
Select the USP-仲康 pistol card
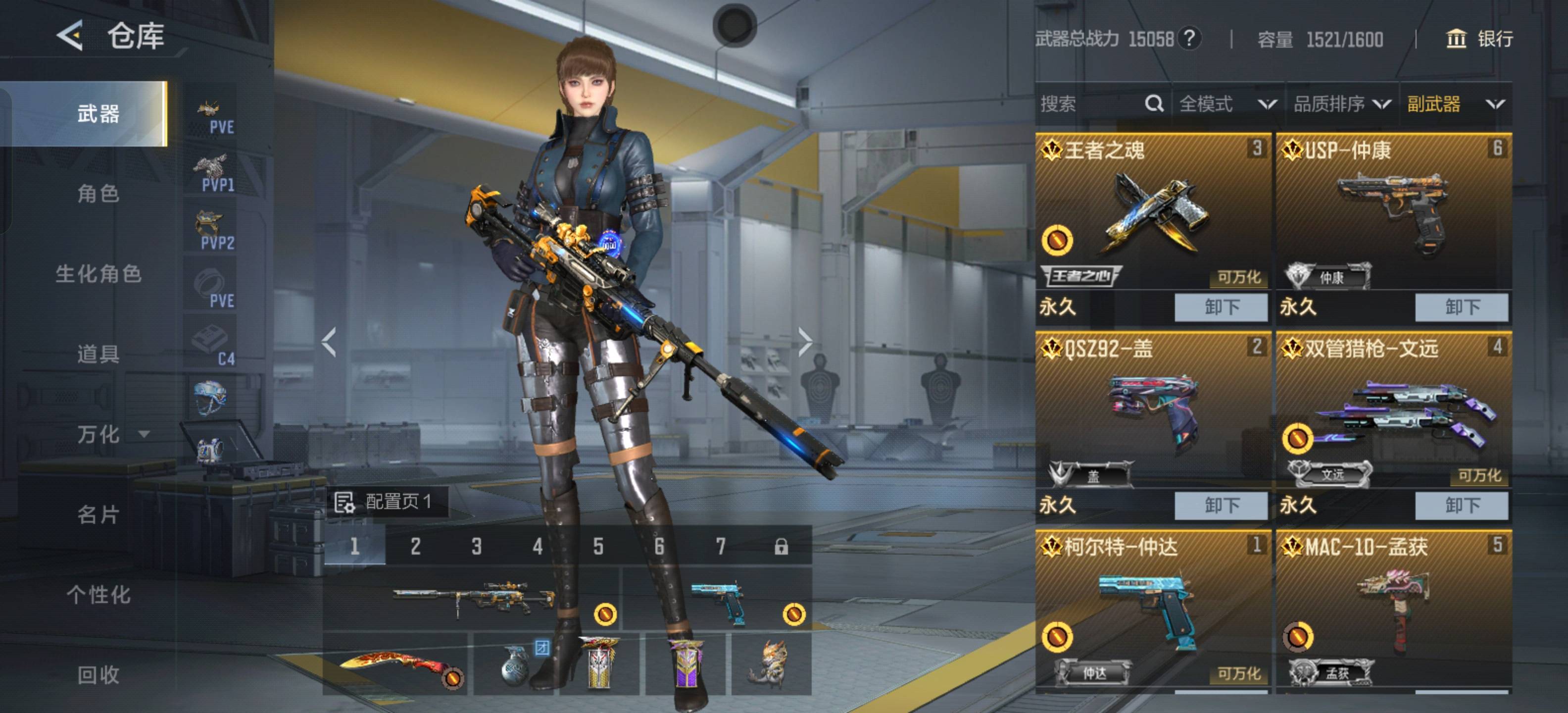[x=1393, y=213]
